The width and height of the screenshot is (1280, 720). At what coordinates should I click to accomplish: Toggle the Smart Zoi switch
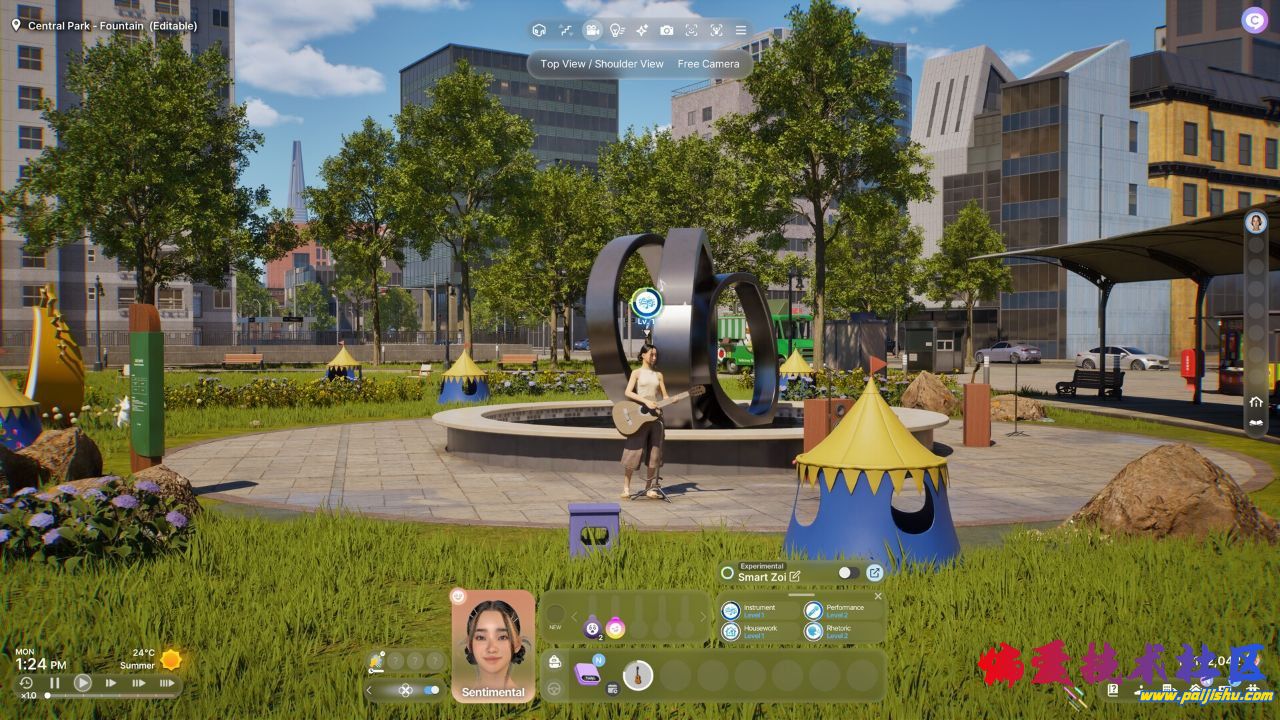pos(848,573)
